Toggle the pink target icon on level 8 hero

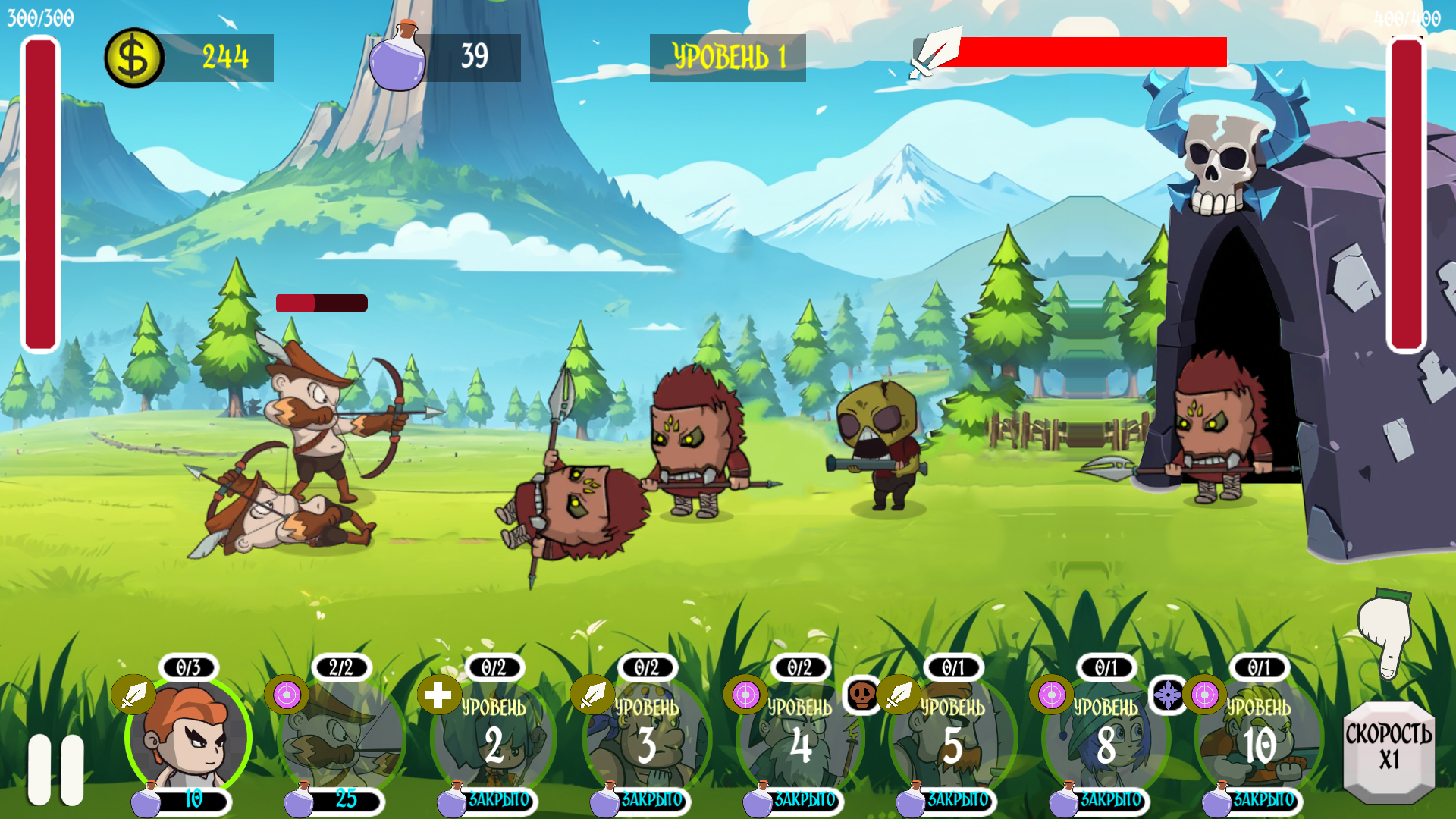point(1051,694)
